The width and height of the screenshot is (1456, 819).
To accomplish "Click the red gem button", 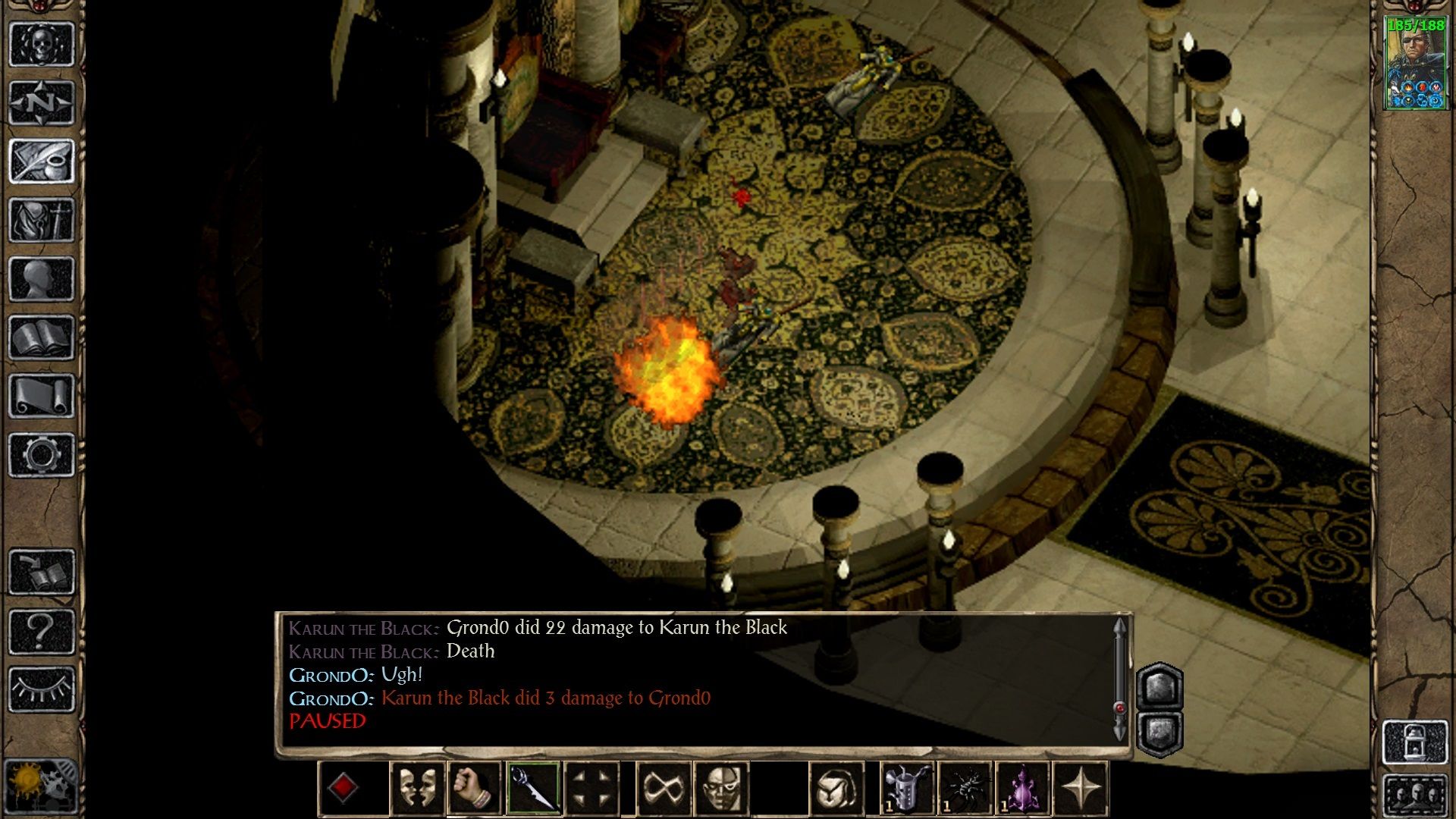I will (x=342, y=788).
